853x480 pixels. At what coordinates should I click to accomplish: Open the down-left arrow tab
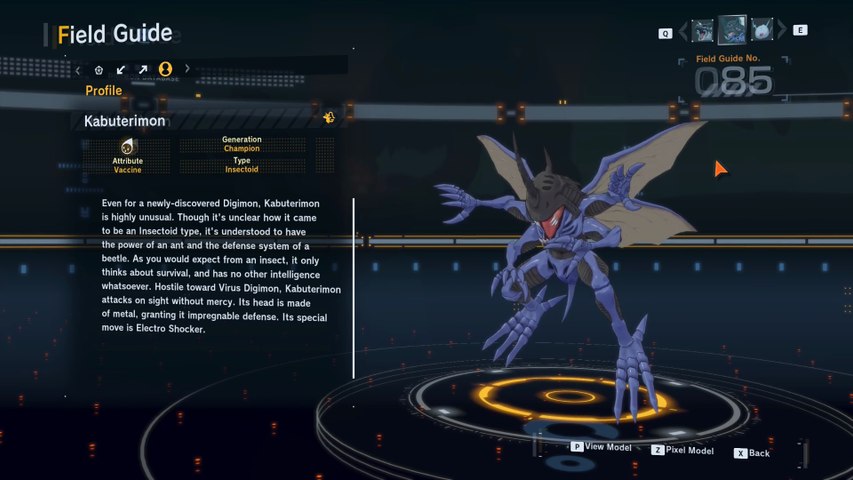[121, 70]
